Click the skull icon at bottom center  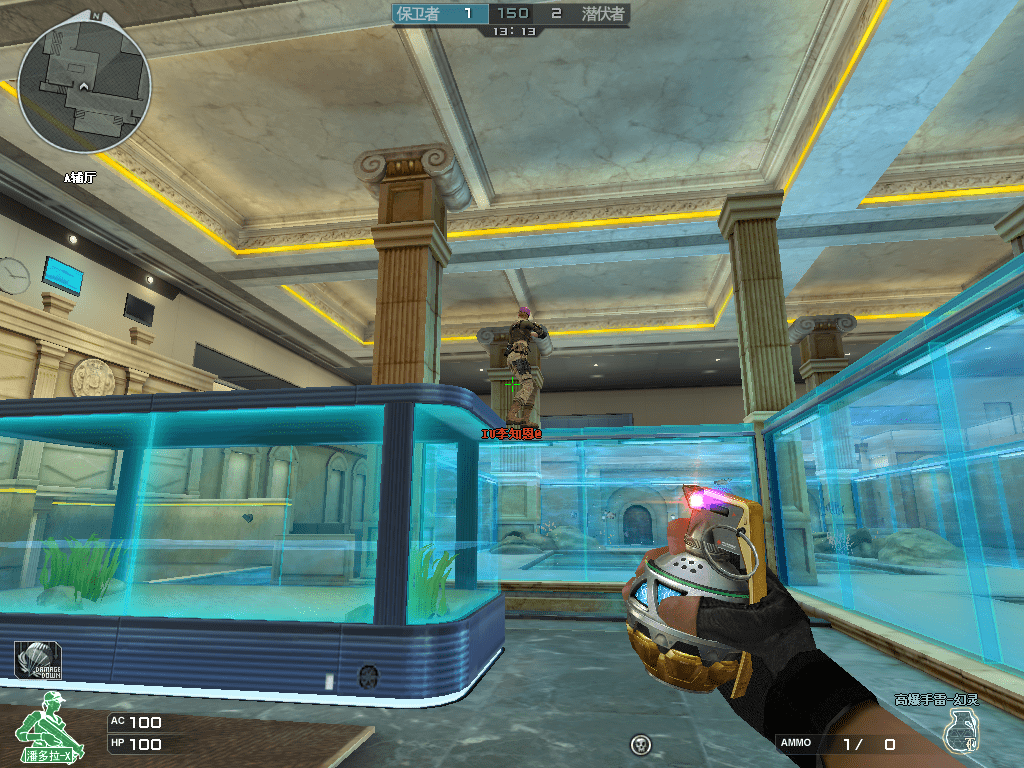pos(641,744)
